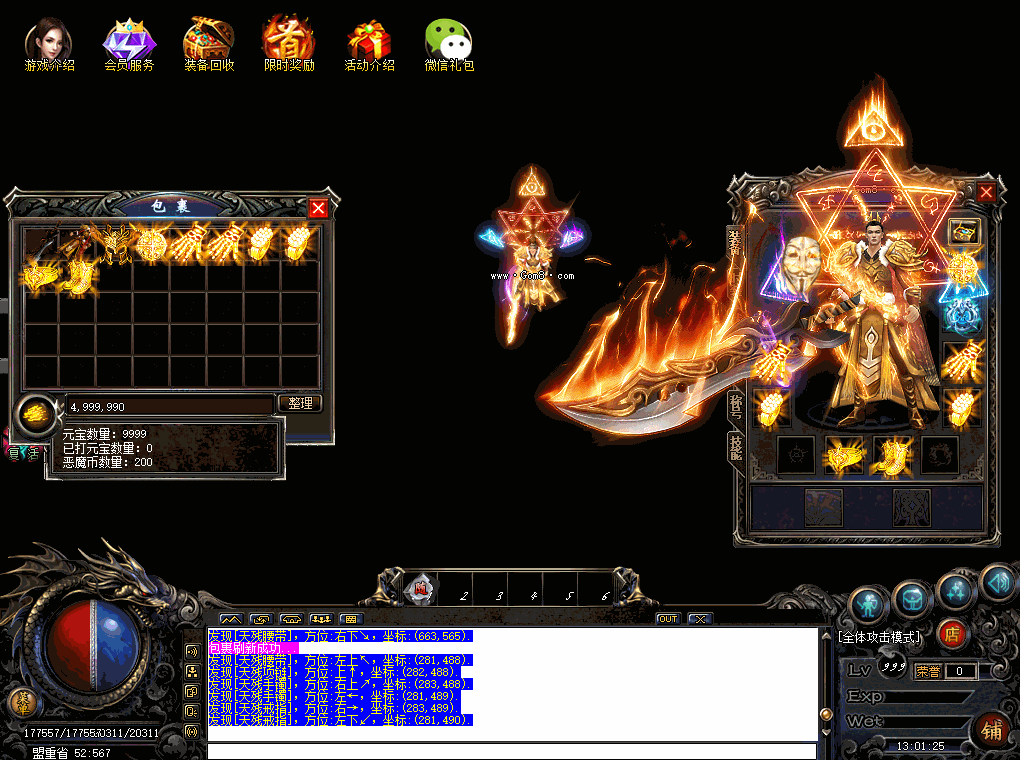This screenshot has width=1020, height=760.
Task: Open the 活动介绍 event gift box
Action: coord(369,44)
